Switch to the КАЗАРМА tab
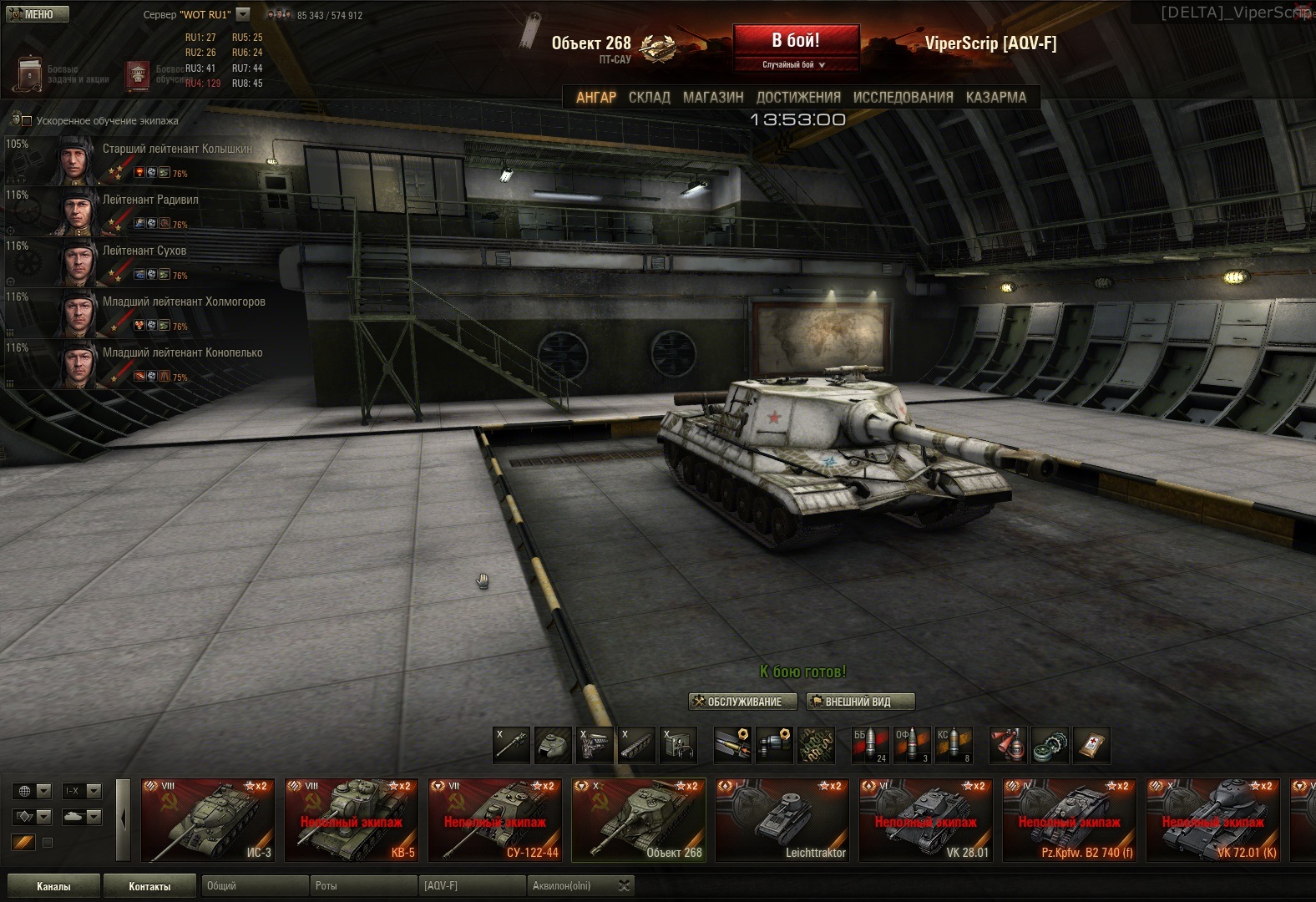Image resolution: width=1316 pixels, height=902 pixels. 995,97
